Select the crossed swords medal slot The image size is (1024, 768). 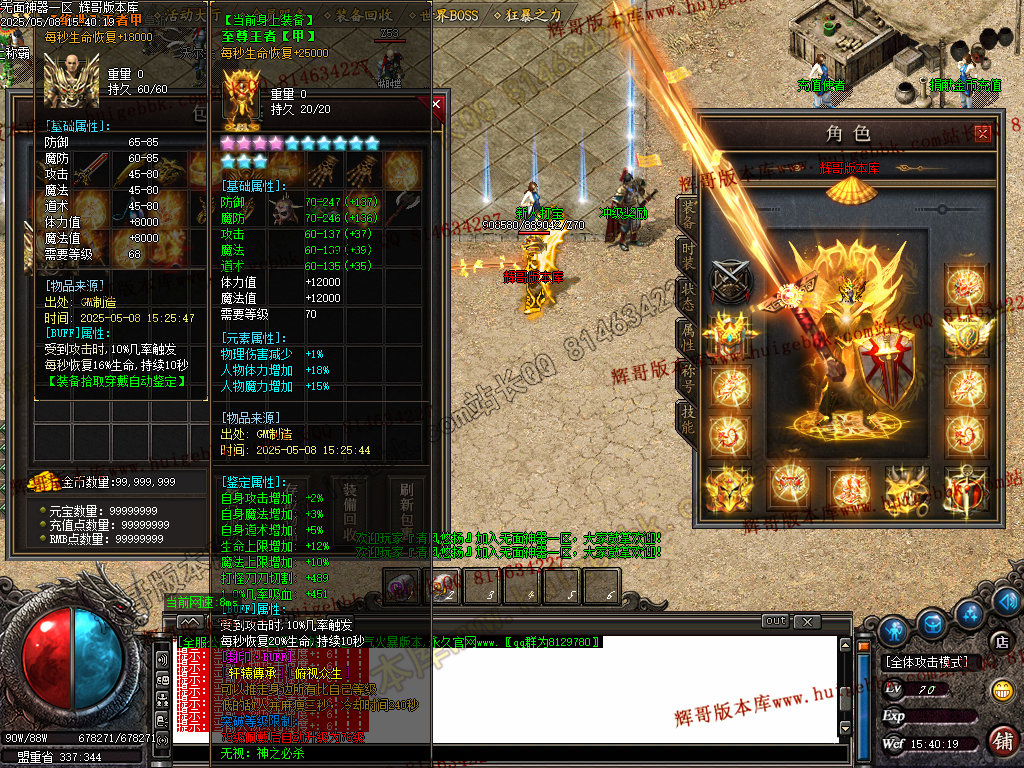(728, 280)
